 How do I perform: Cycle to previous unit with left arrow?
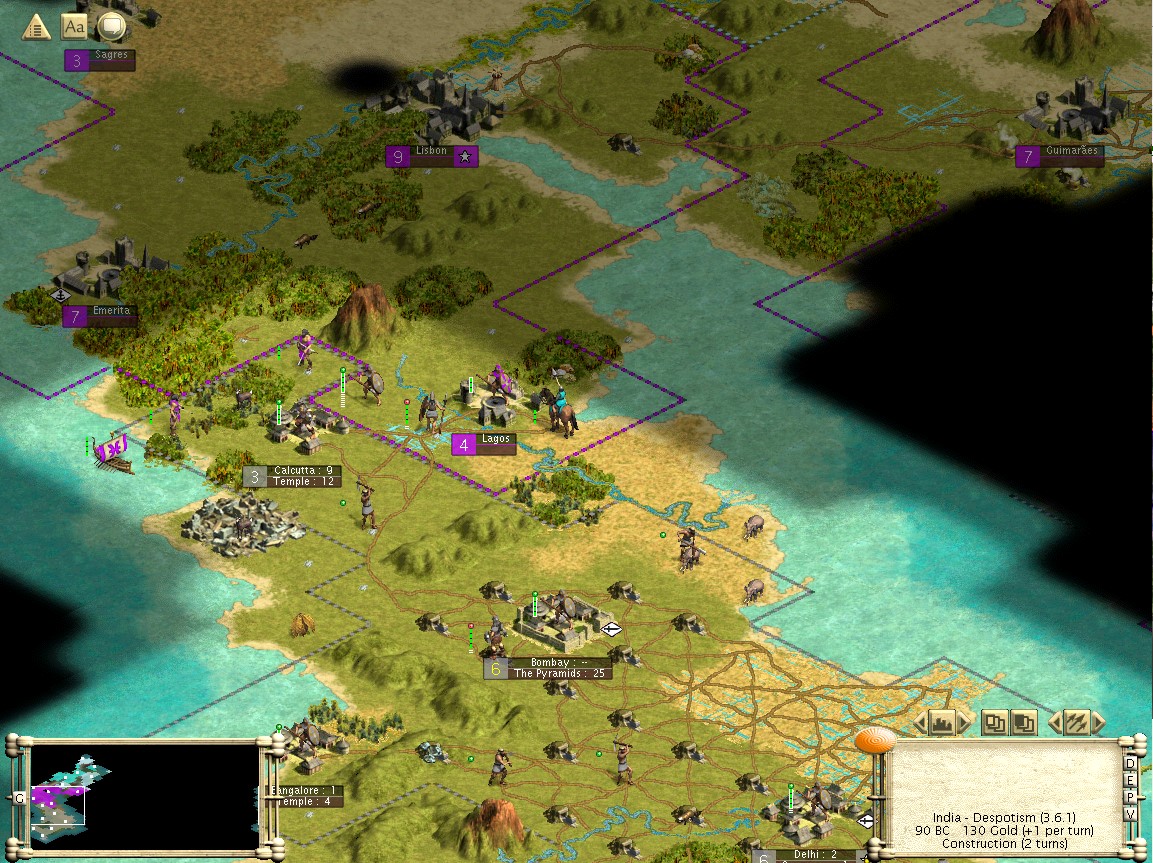click(1054, 722)
